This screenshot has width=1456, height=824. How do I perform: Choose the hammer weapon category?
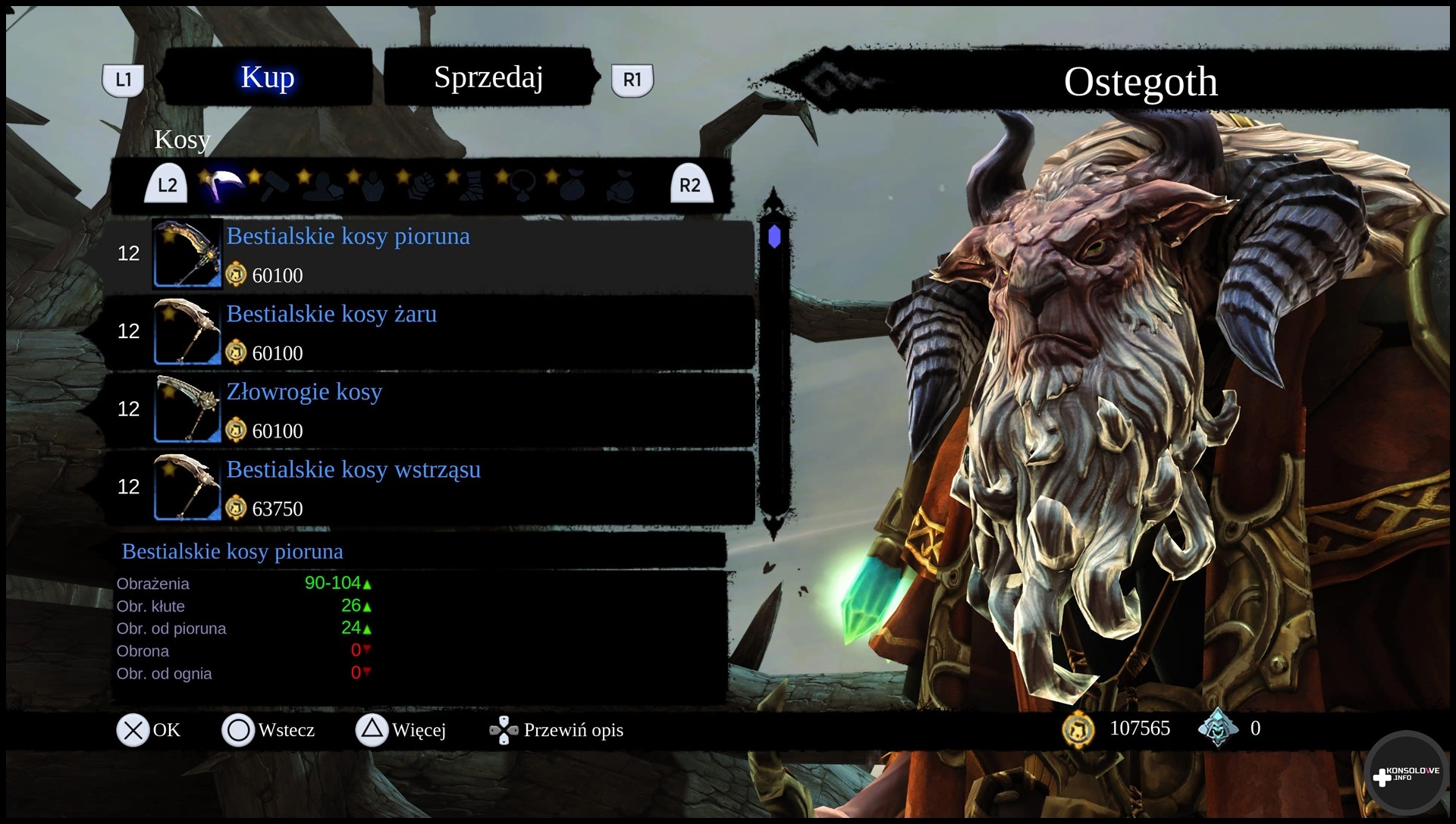274,186
